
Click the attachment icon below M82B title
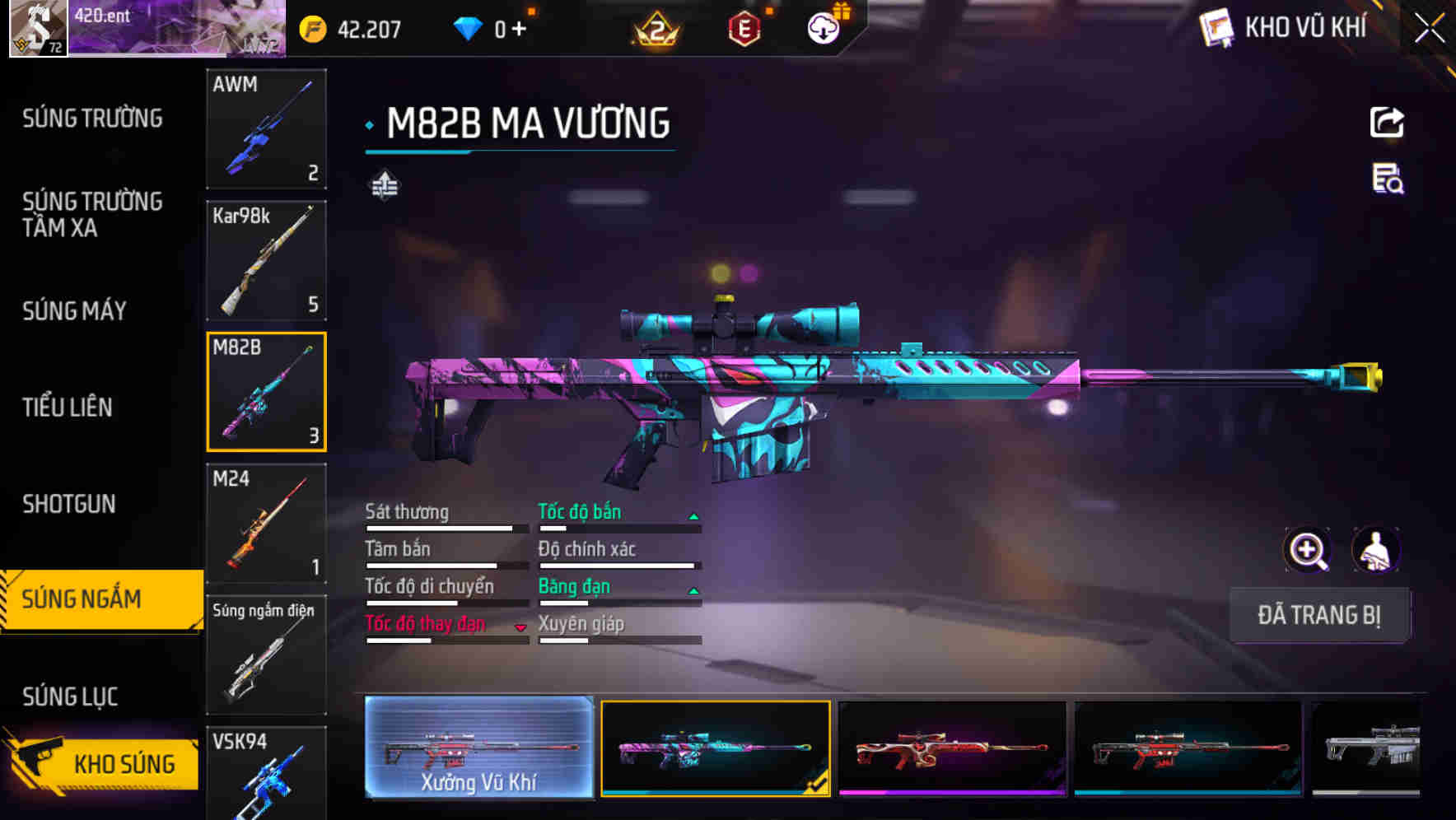[x=384, y=185]
